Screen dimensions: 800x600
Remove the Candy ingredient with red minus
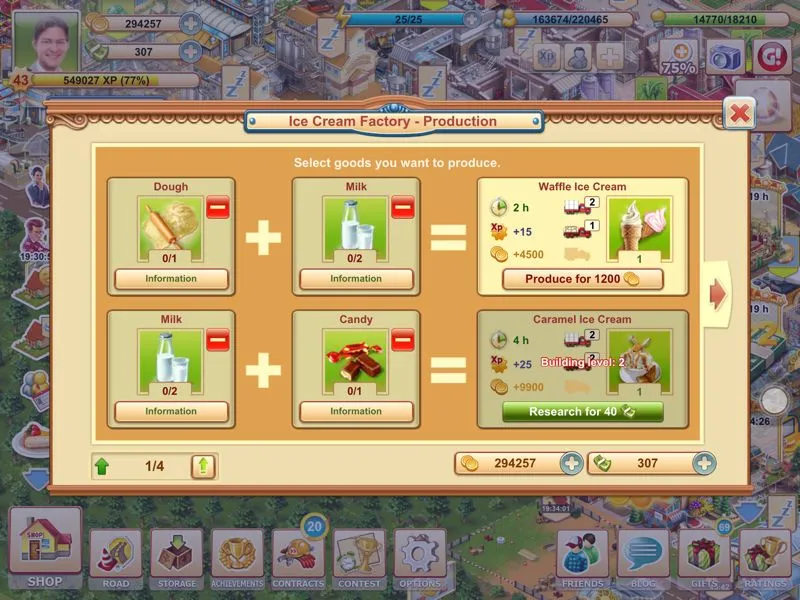[402, 340]
